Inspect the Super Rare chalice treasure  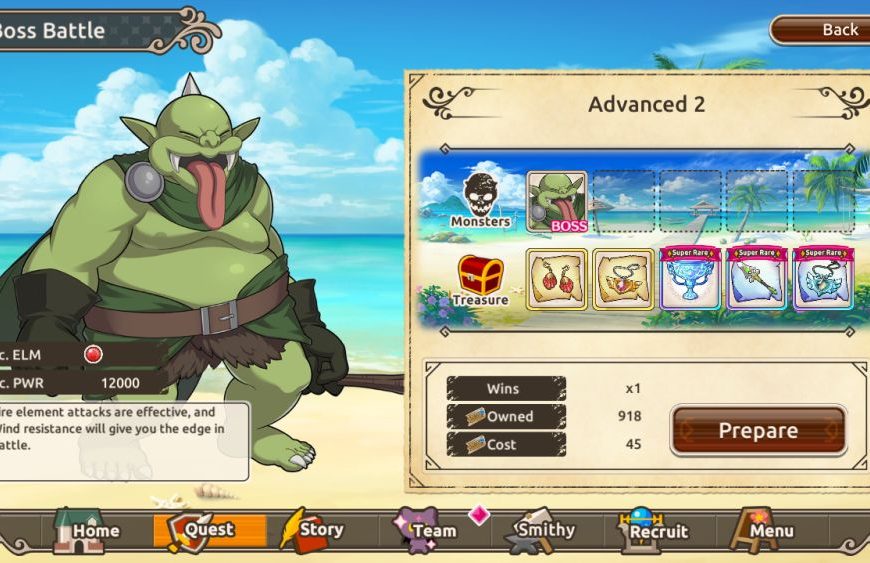point(690,279)
